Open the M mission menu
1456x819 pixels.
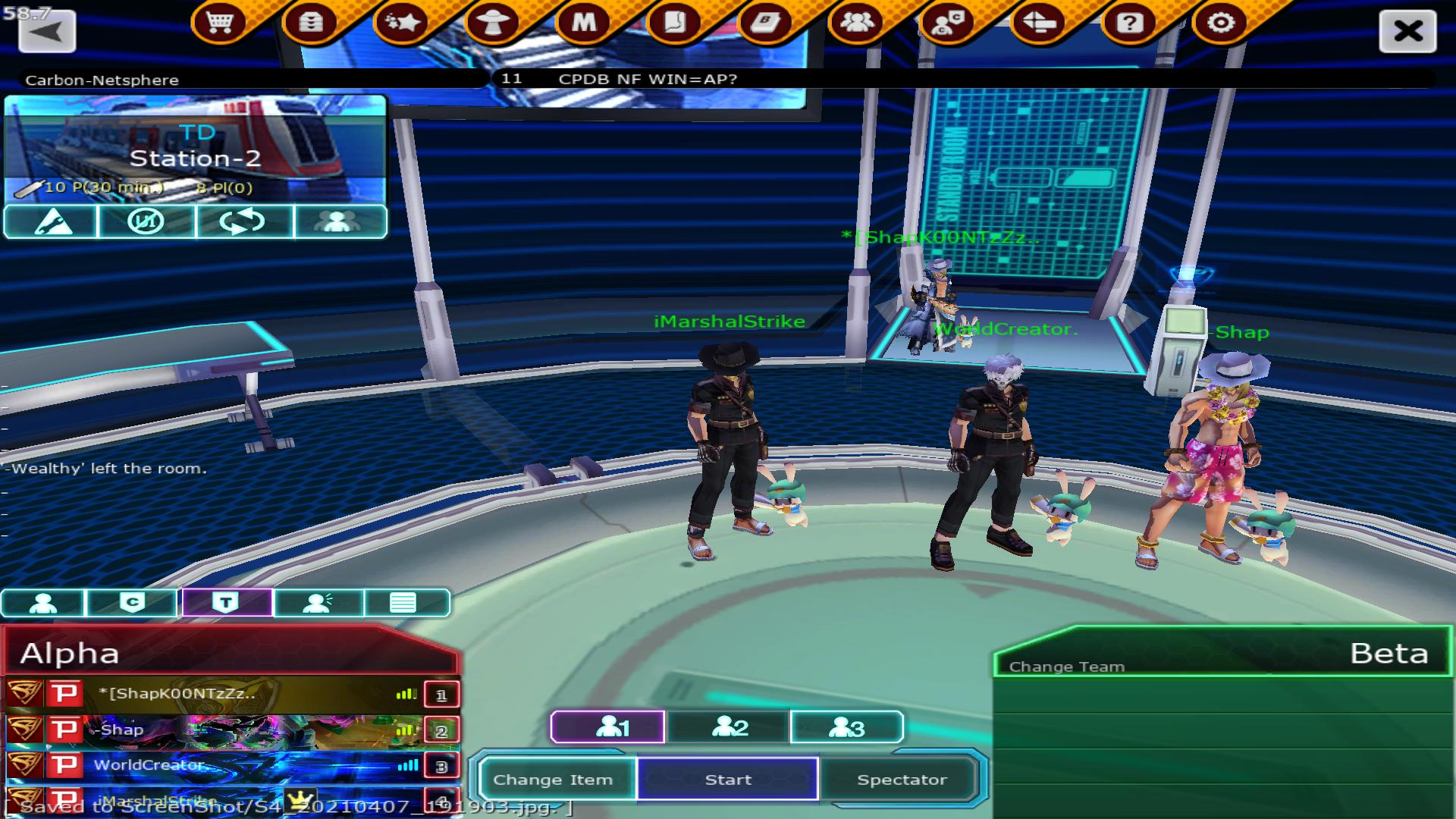[584, 23]
